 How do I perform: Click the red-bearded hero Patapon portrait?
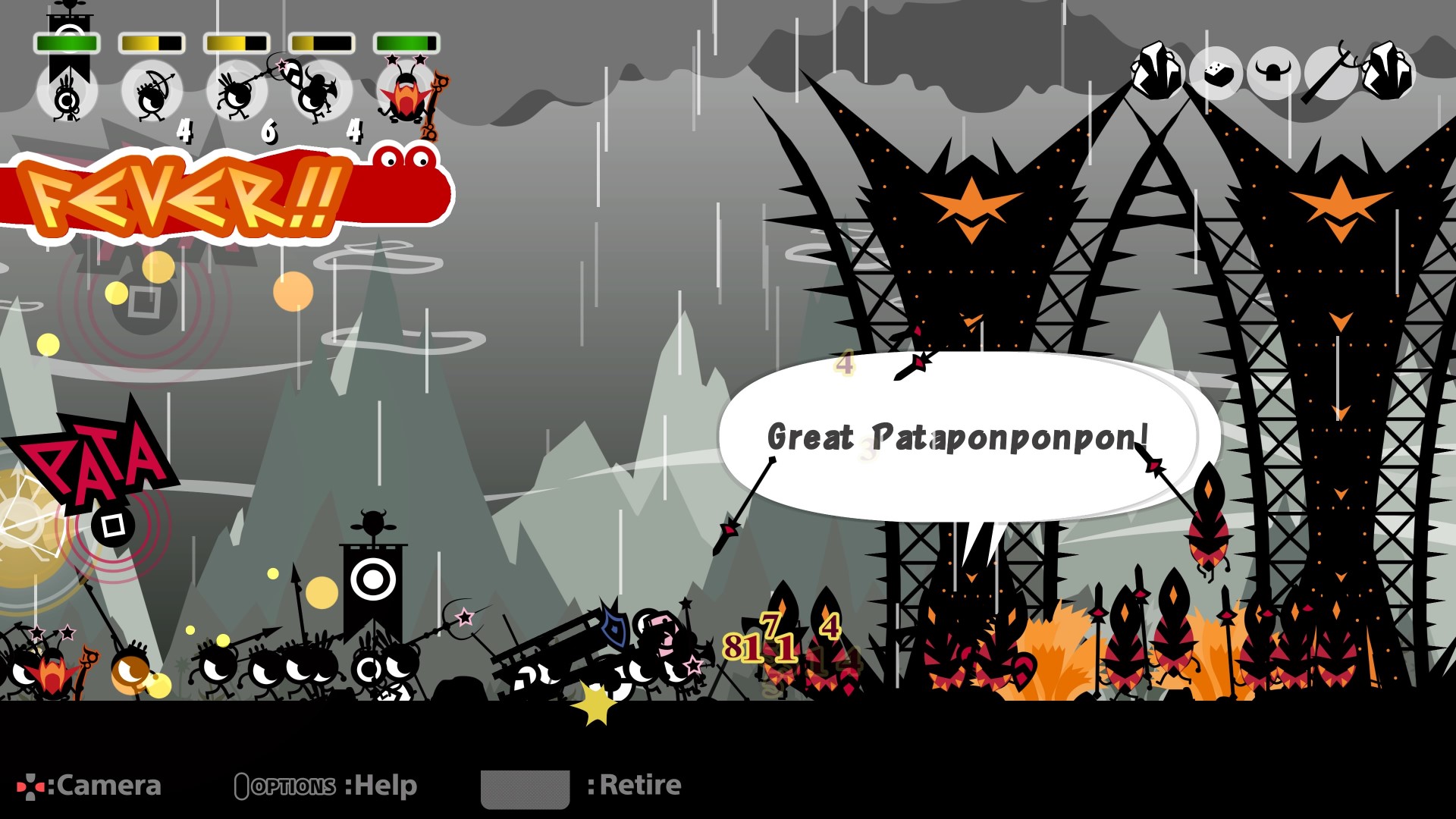point(406,99)
